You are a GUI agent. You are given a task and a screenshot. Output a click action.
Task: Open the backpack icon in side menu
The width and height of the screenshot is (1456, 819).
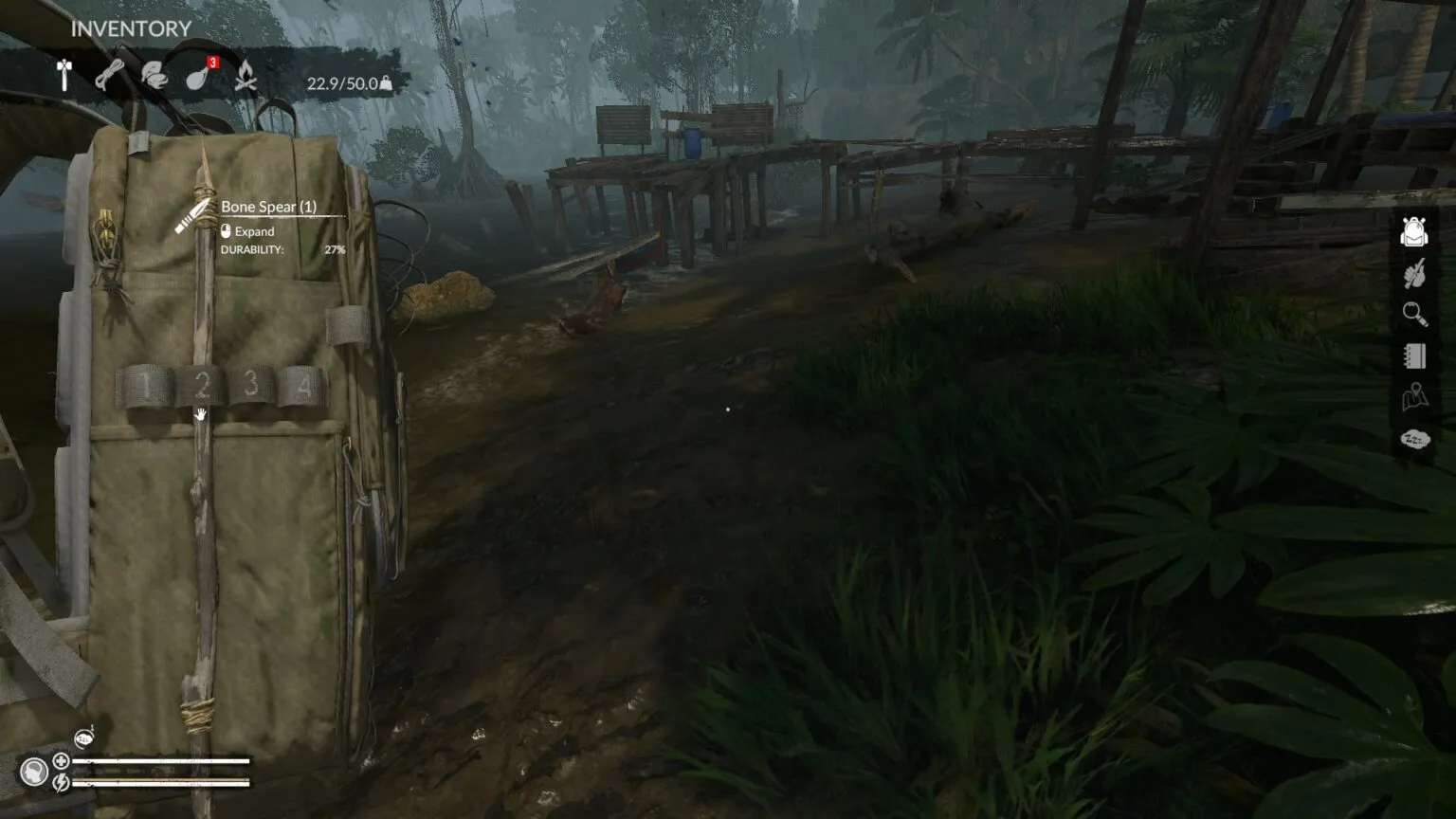pos(1413,231)
